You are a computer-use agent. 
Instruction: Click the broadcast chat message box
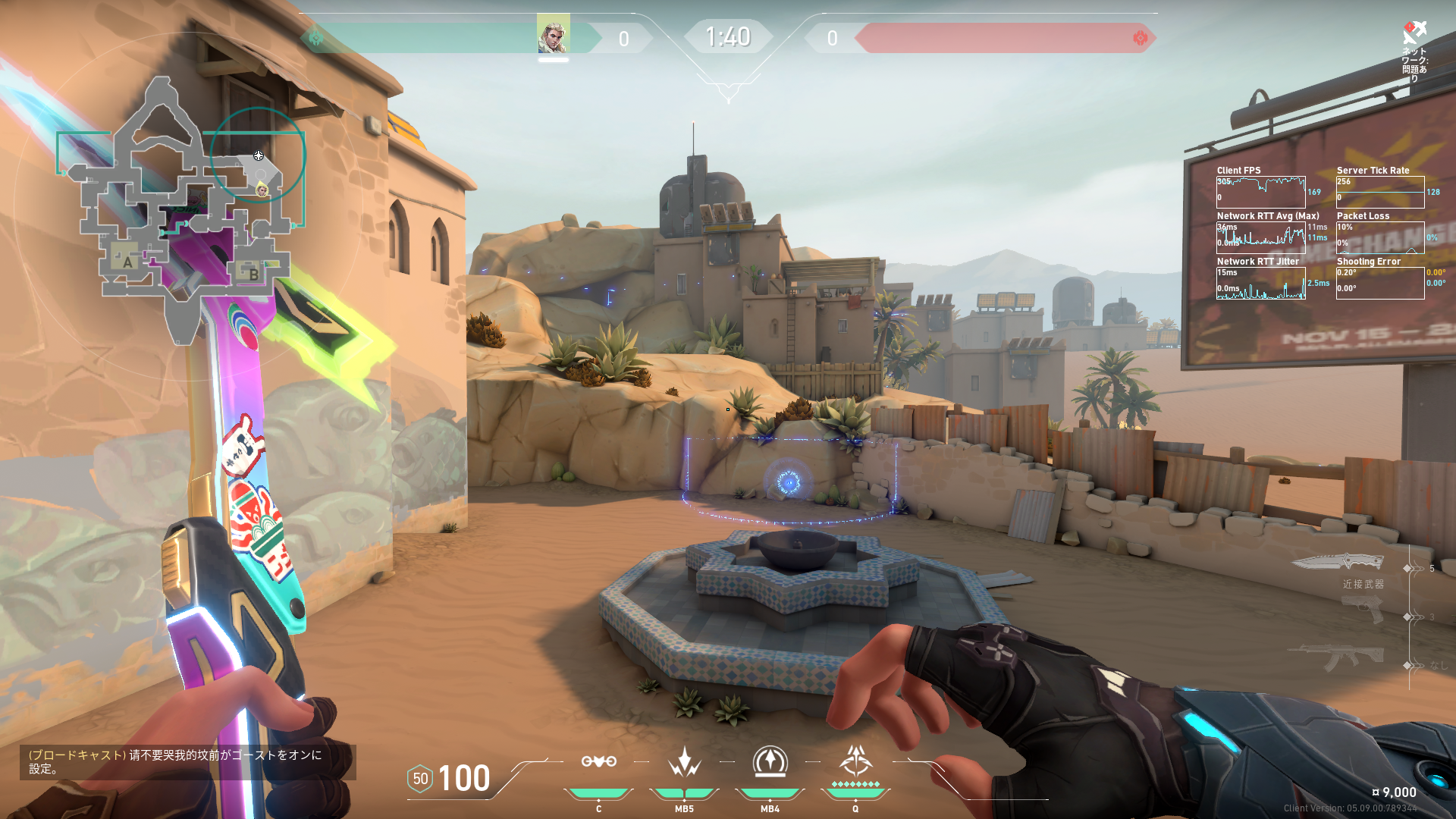[x=187, y=761]
